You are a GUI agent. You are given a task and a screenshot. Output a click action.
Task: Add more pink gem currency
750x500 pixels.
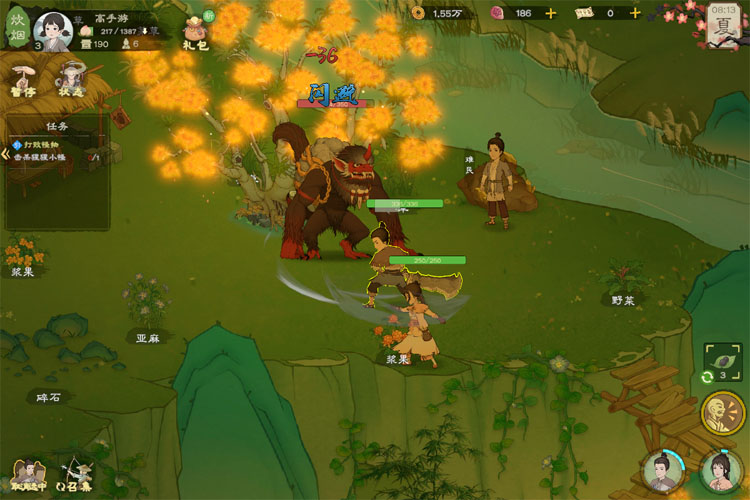(x=551, y=13)
